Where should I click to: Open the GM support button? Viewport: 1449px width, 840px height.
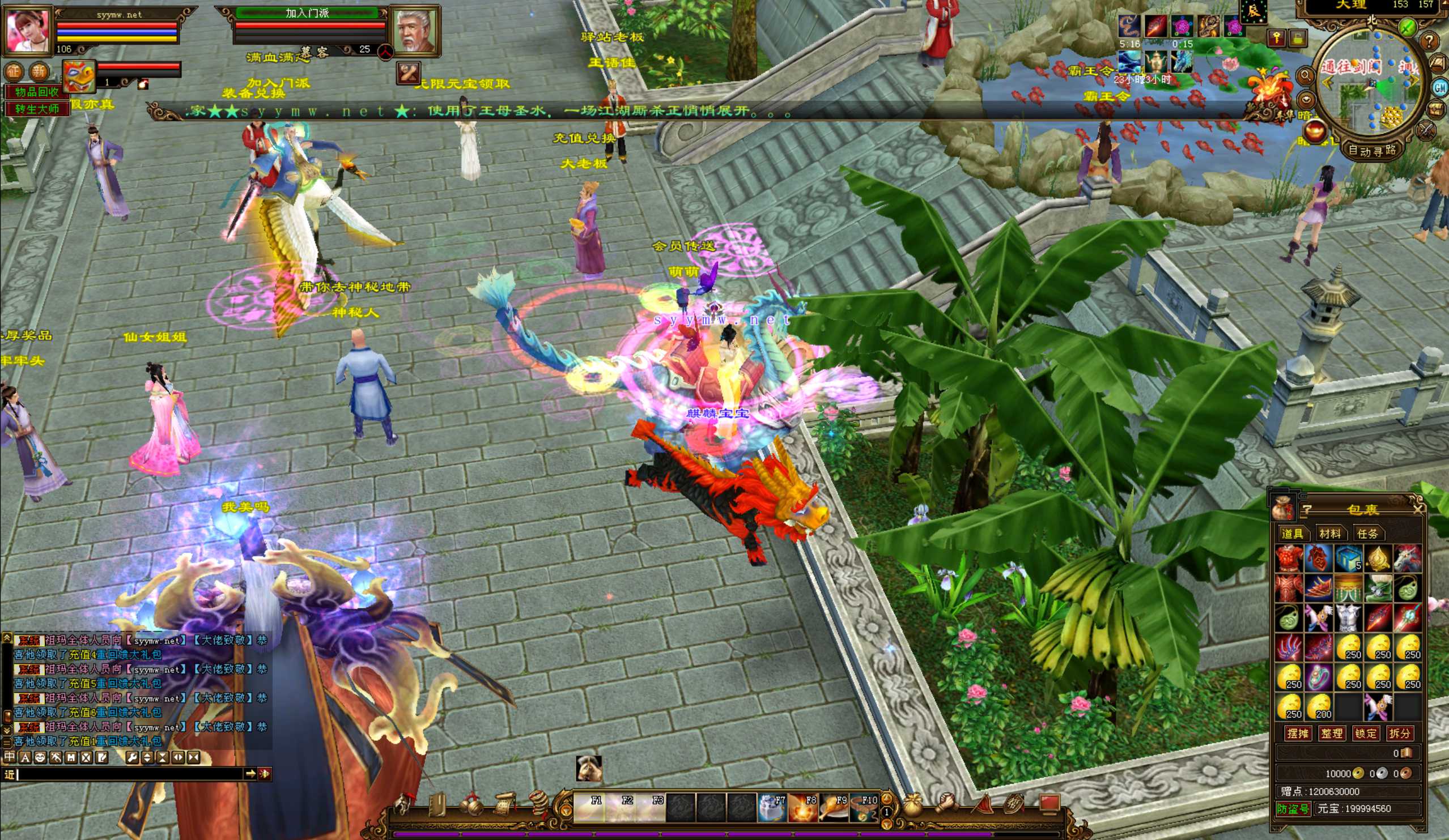(x=1440, y=87)
